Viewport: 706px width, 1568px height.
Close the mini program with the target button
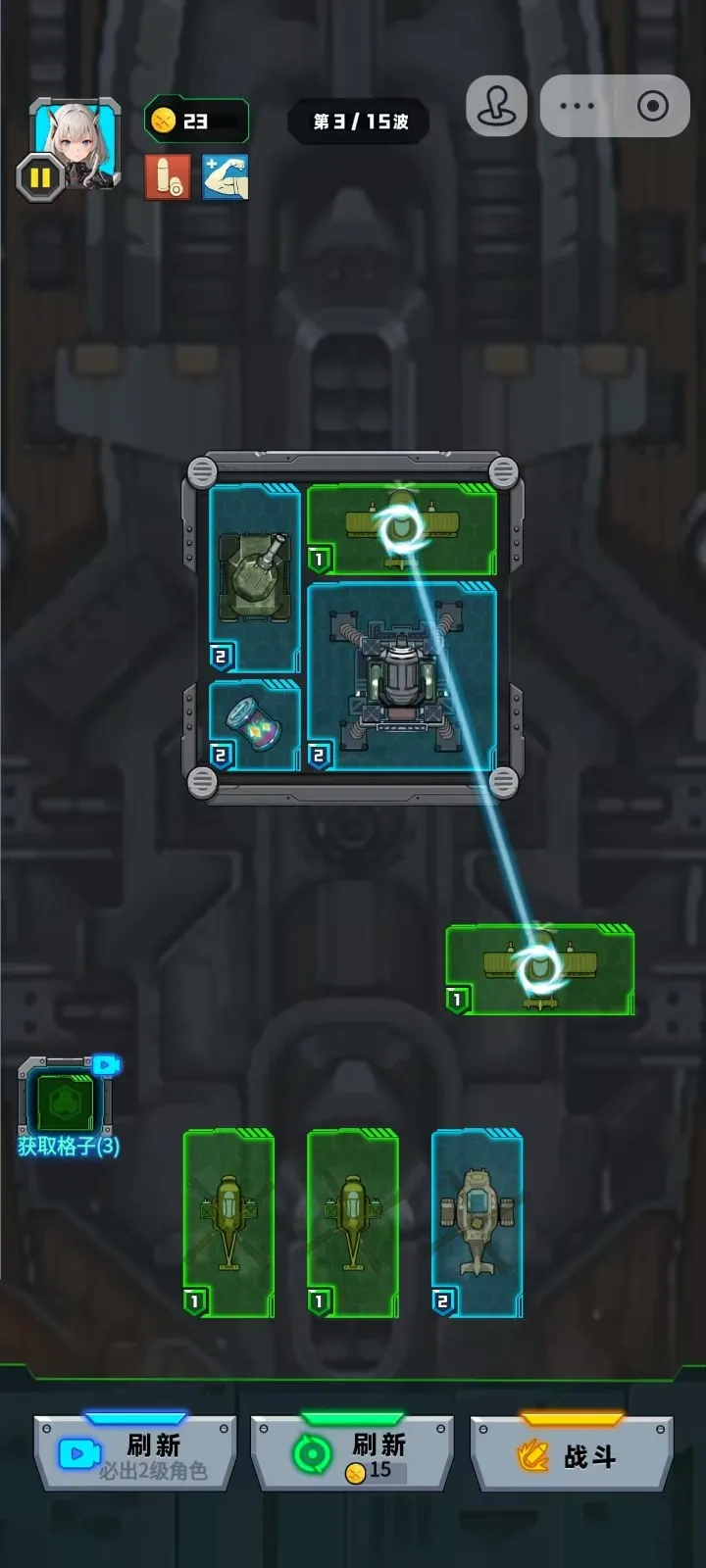point(652,106)
